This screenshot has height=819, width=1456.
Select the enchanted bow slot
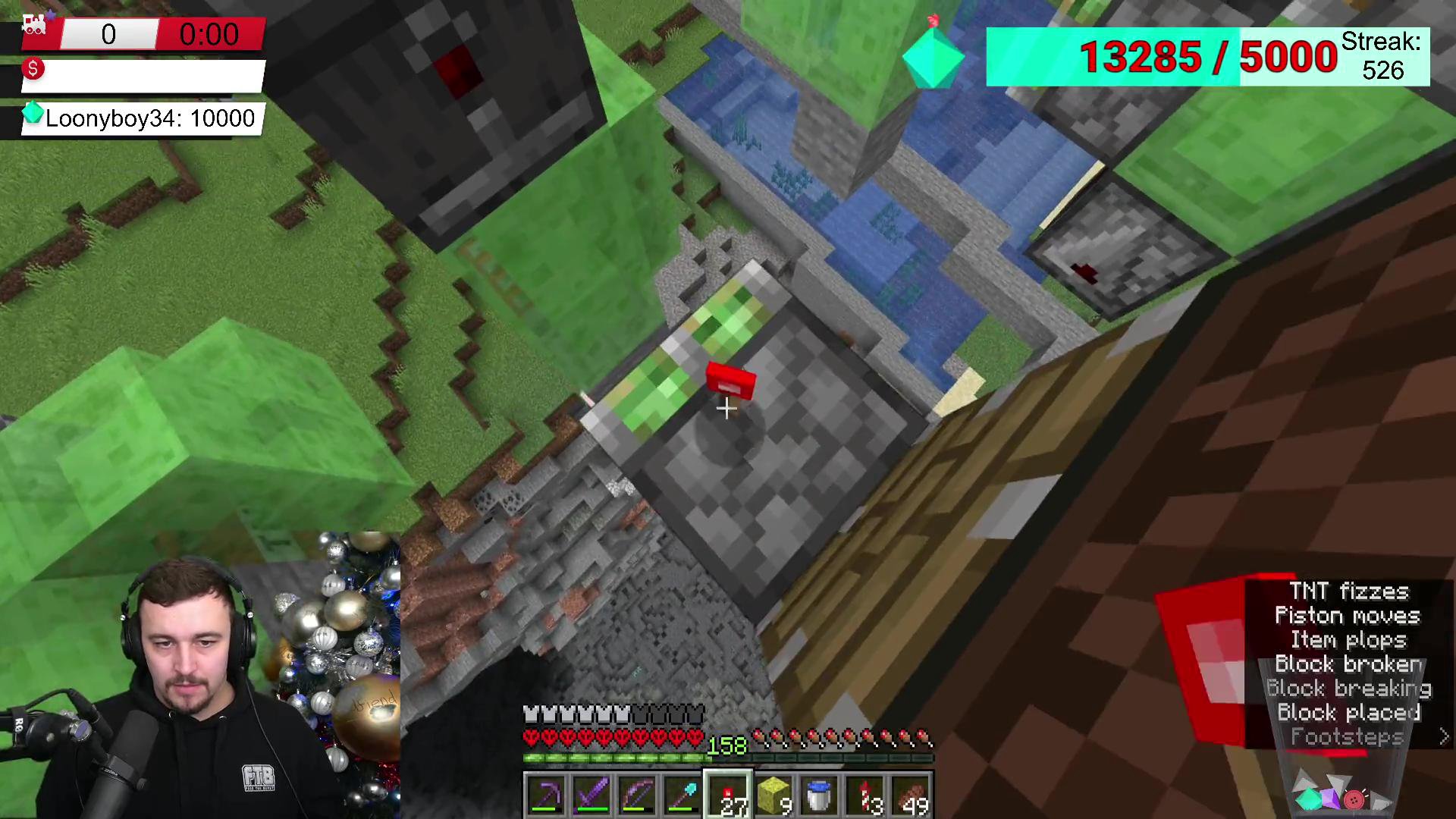click(637, 795)
